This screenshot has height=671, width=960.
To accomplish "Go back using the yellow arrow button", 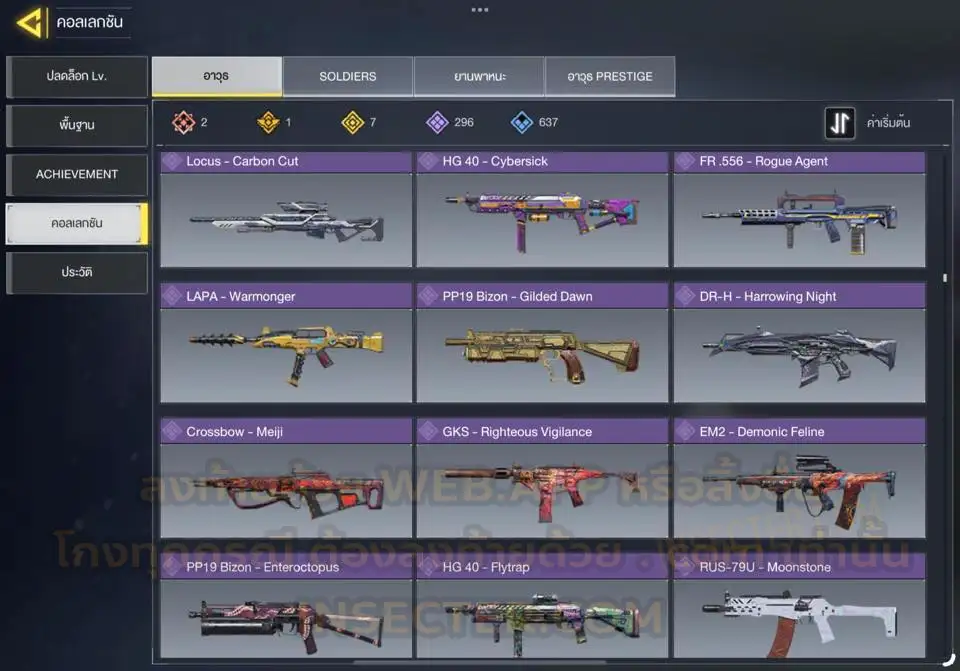I will point(30,22).
